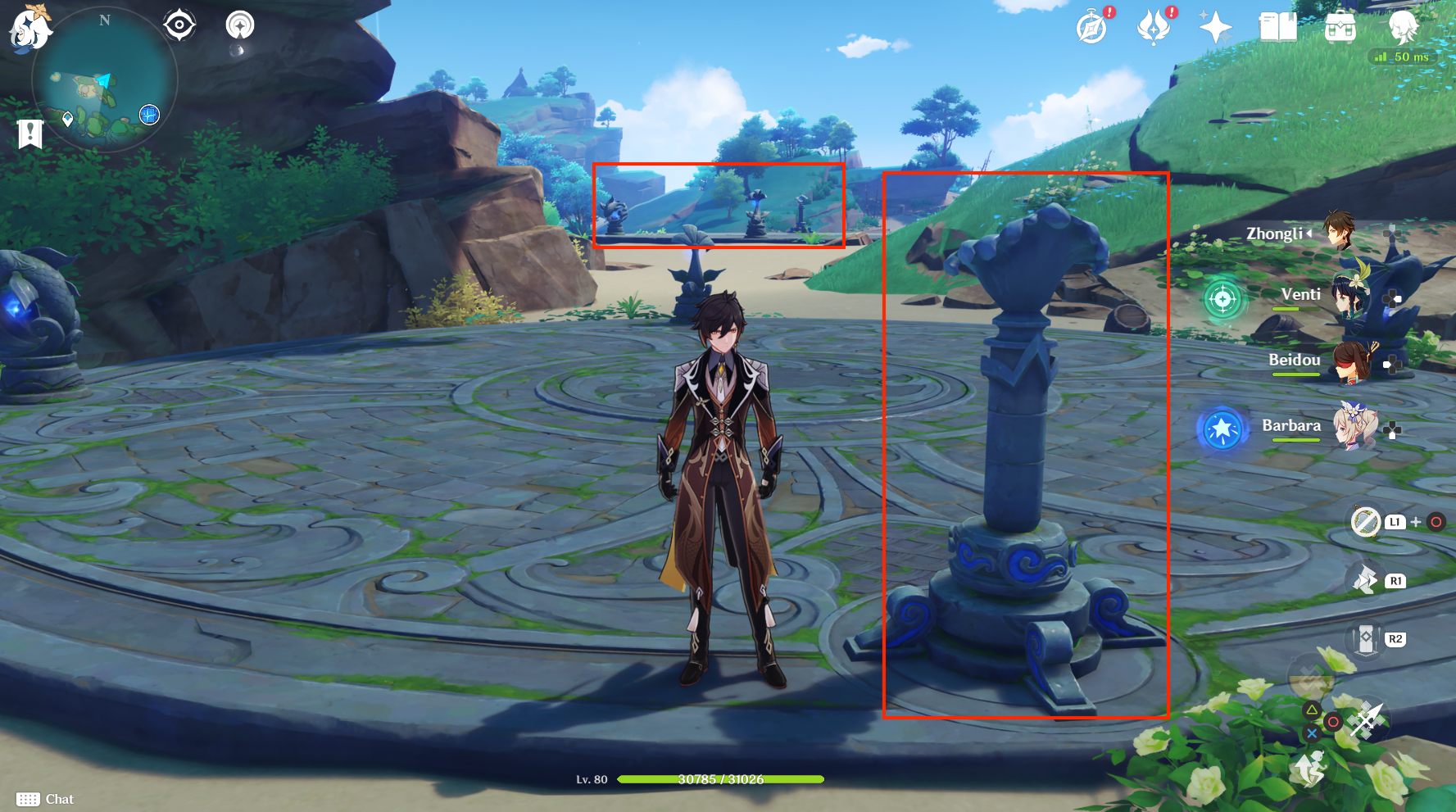Image resolution: width=1456 pixels, height=812 pixels.
Task: Trigger Venti's elemental burst icon
Action: point(1223,299)
